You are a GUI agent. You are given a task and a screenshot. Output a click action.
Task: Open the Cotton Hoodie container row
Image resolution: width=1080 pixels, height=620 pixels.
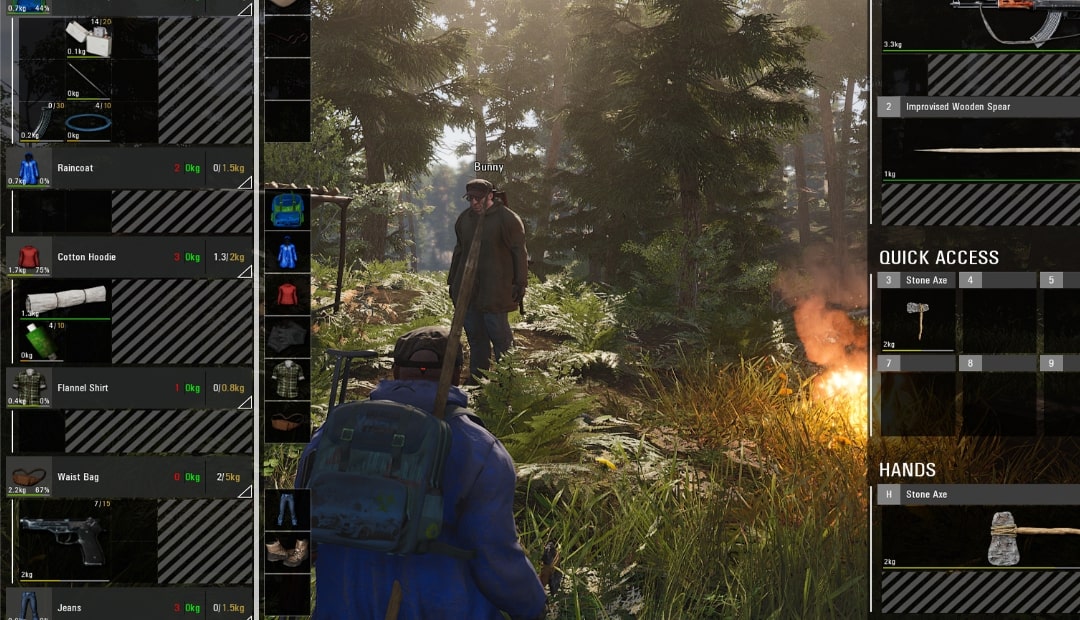tap(120, 257)
